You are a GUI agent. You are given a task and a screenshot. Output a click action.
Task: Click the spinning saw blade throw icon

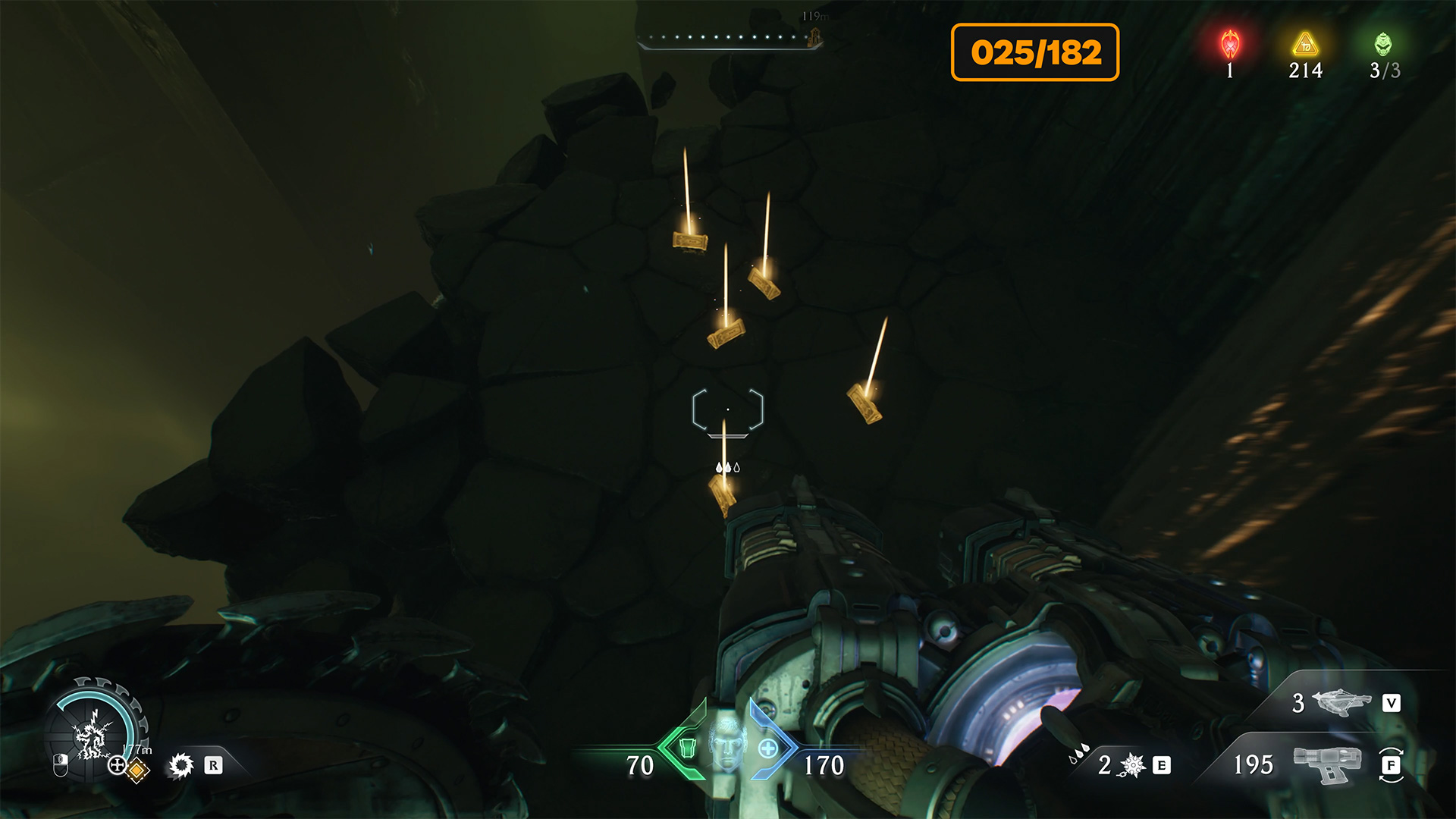click(x=181, y=765)
